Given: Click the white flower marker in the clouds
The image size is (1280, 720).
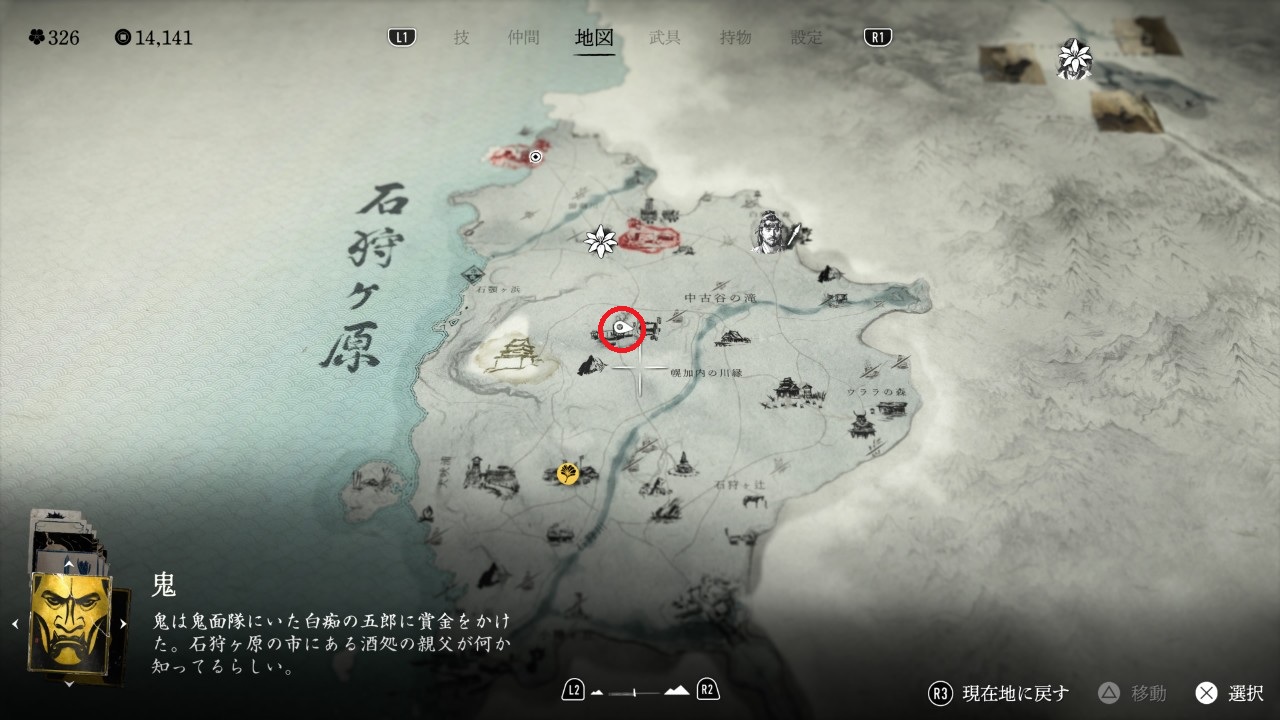Looking at the screenshot, I should 1075,56.
